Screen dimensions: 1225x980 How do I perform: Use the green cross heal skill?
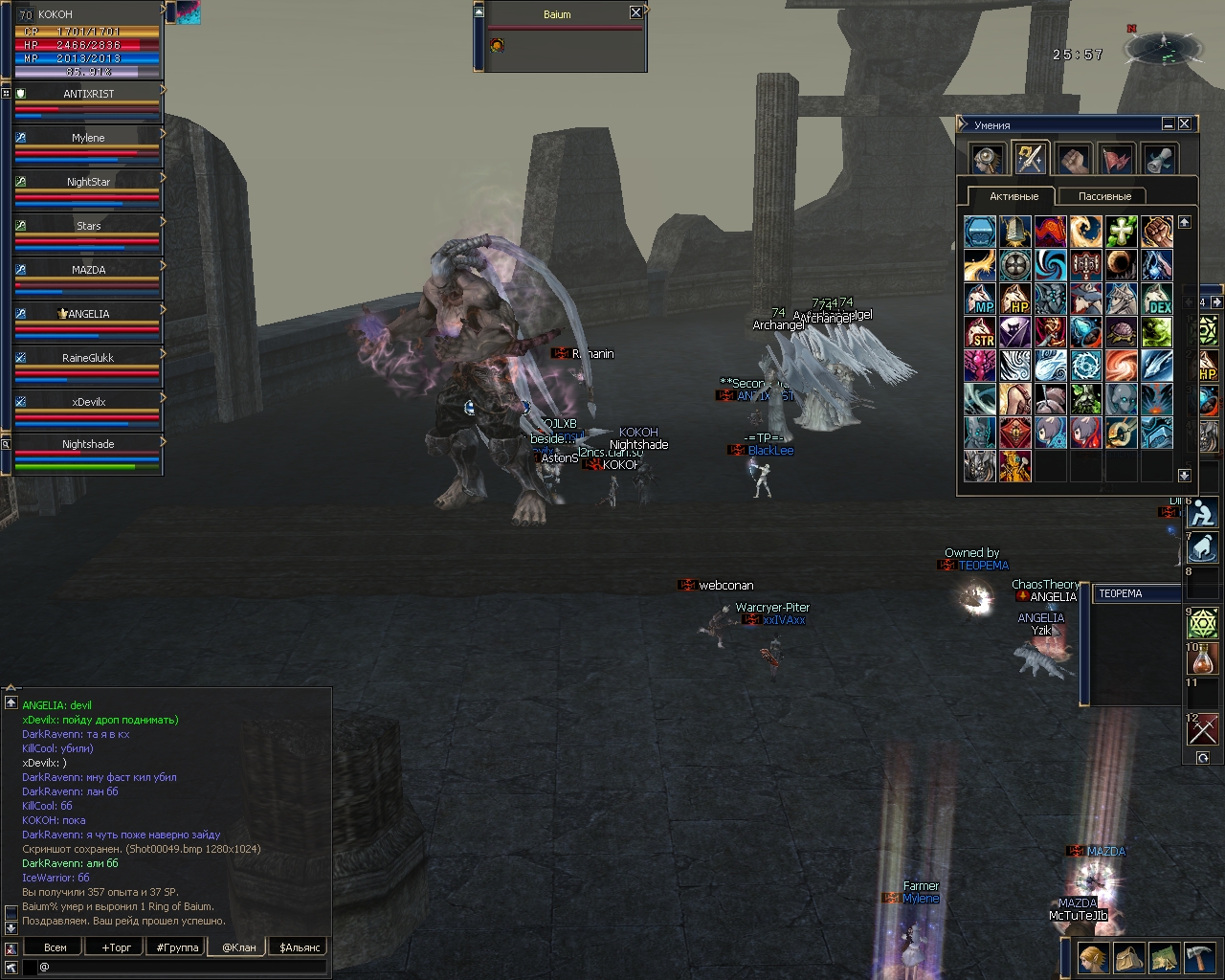click(1122, 232)
